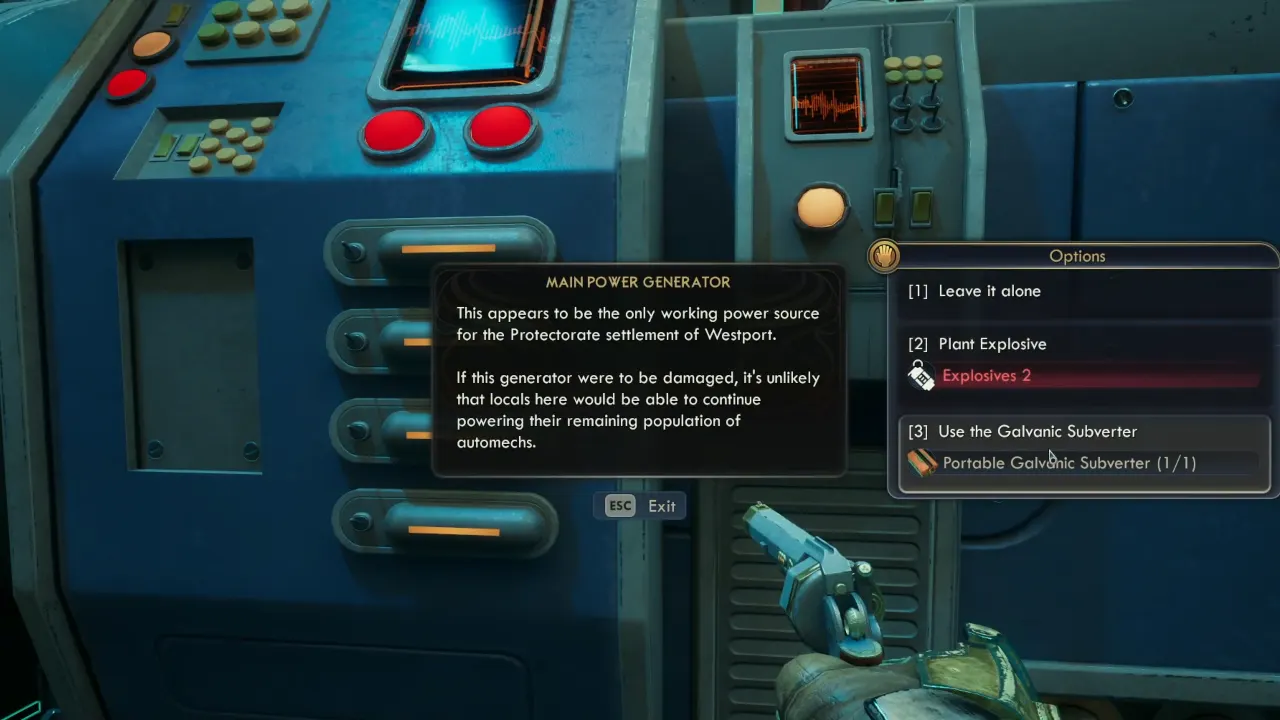Click the highlighted Explosives 2 requirement text
This screenshot has width=1280, height=720.
point(986,375)
